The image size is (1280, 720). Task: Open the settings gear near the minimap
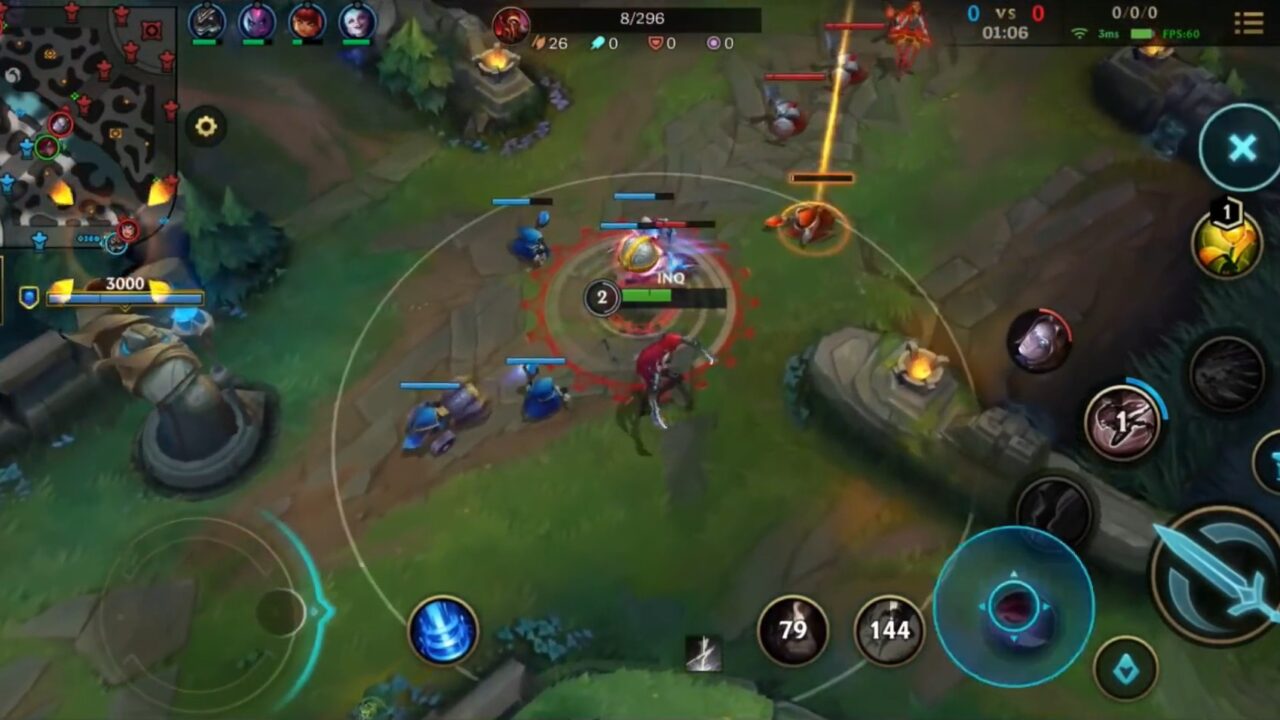(206, 127)
